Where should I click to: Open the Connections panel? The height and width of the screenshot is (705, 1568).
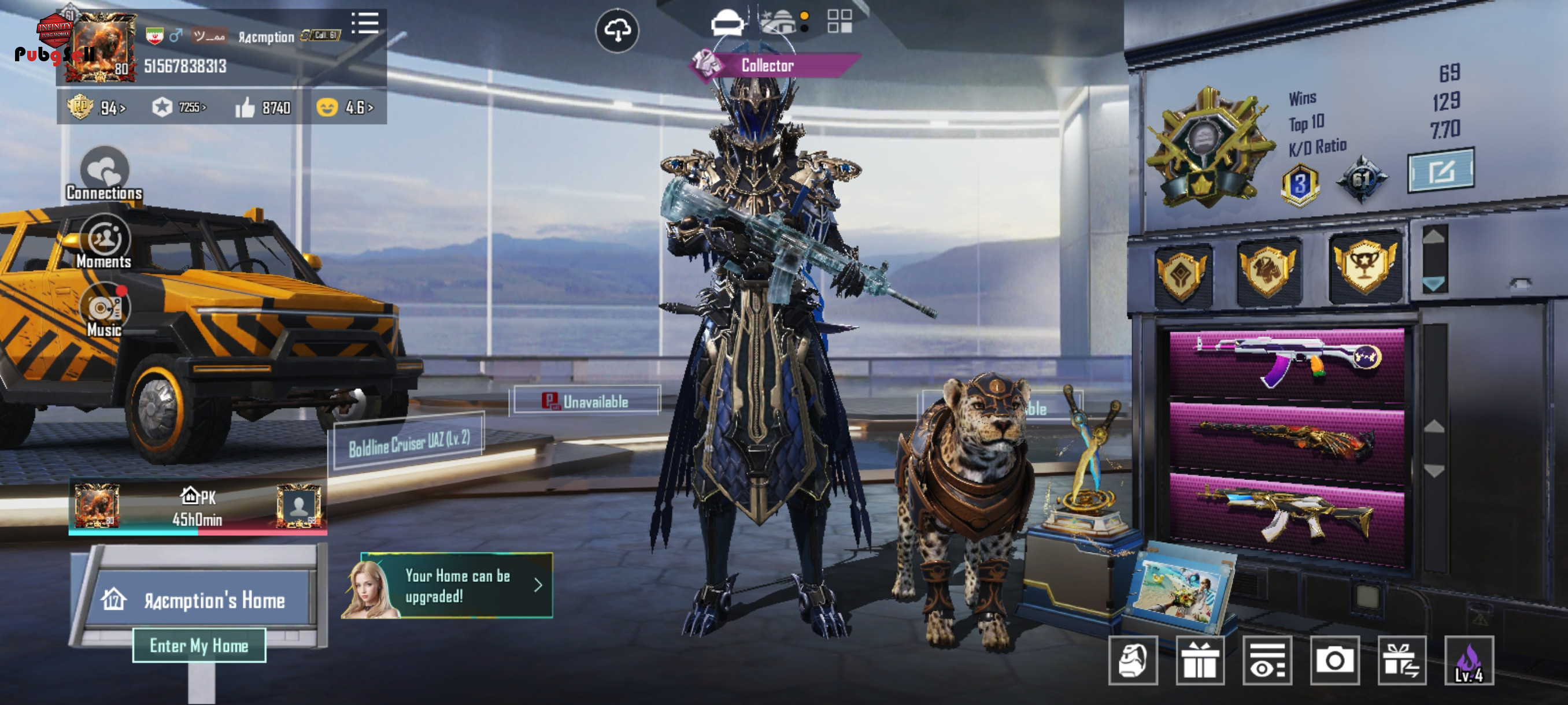(104, 175)
